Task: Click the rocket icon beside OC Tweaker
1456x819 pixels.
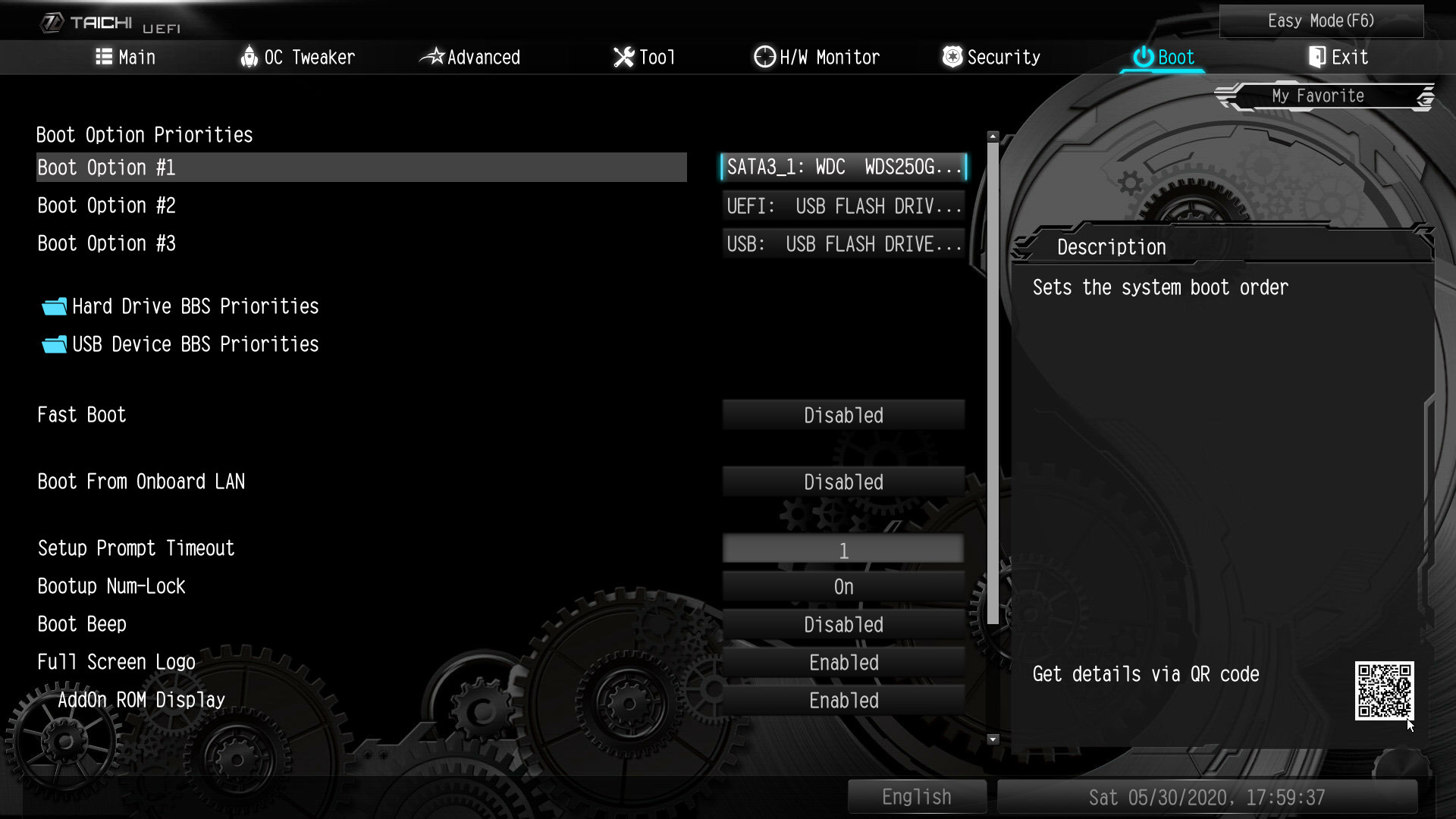Action: tap(250, 57)
